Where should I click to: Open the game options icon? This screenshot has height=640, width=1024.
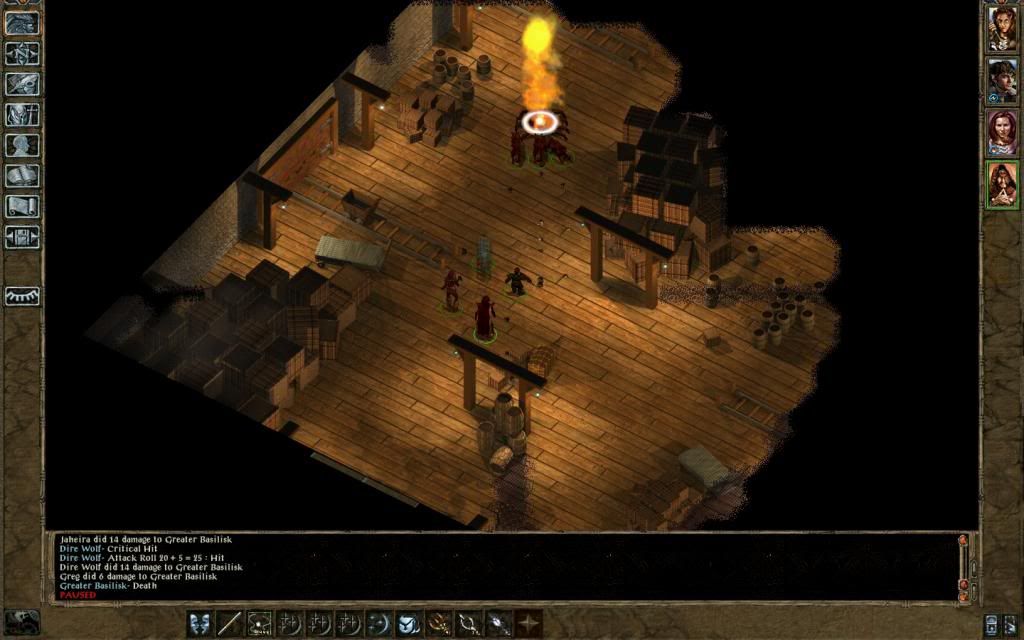click(x=22, y=238)
